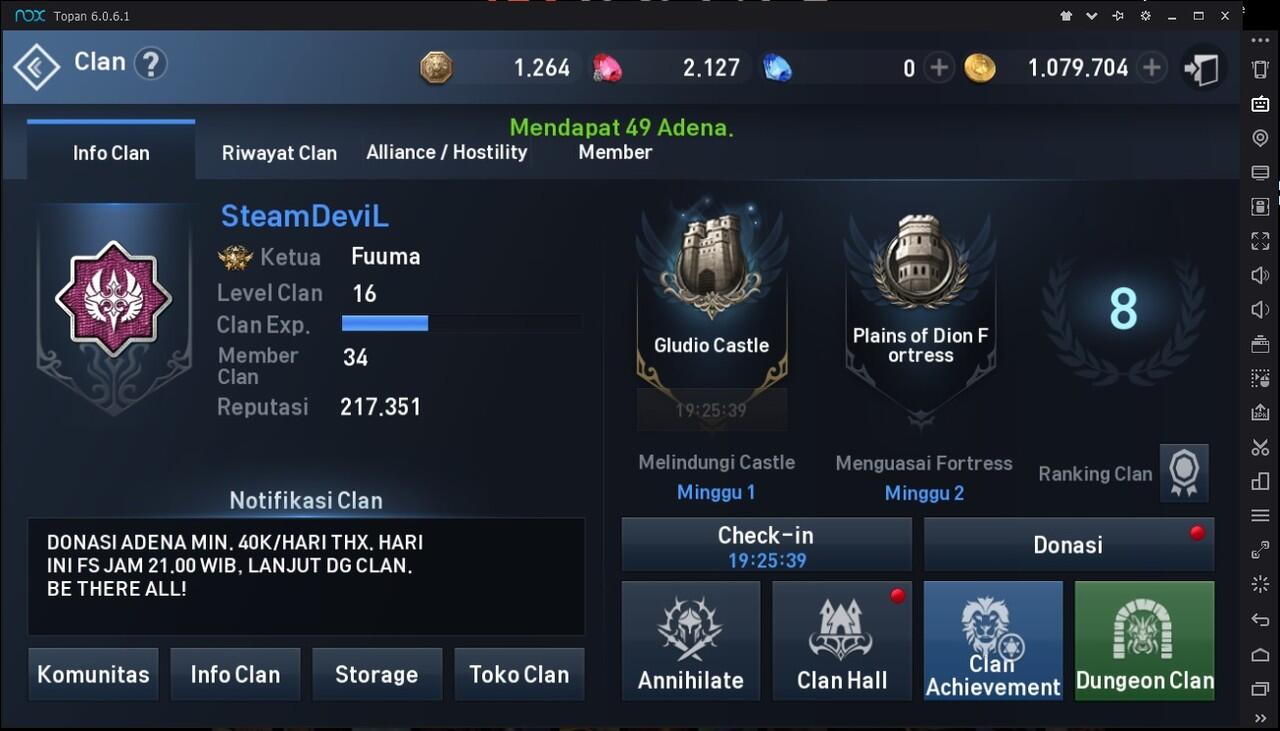Screen dimensions: 1280x731
Task: Open the Clan Hall
Action: (842, 641)
